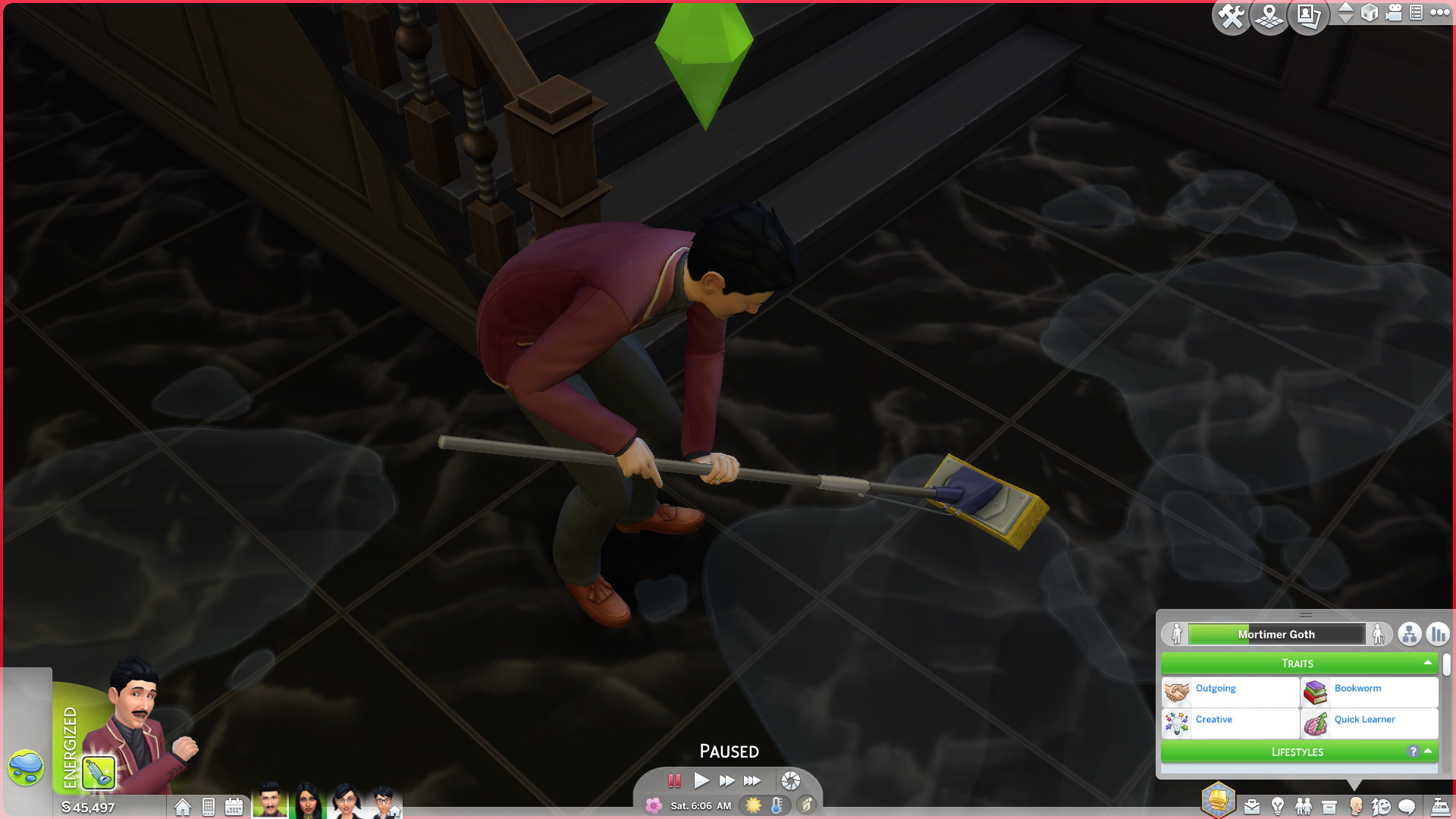This screenshot has height=819, width=1456.
Task: Open Mortimer's career panel briefcase icon
Action: 1250,805
